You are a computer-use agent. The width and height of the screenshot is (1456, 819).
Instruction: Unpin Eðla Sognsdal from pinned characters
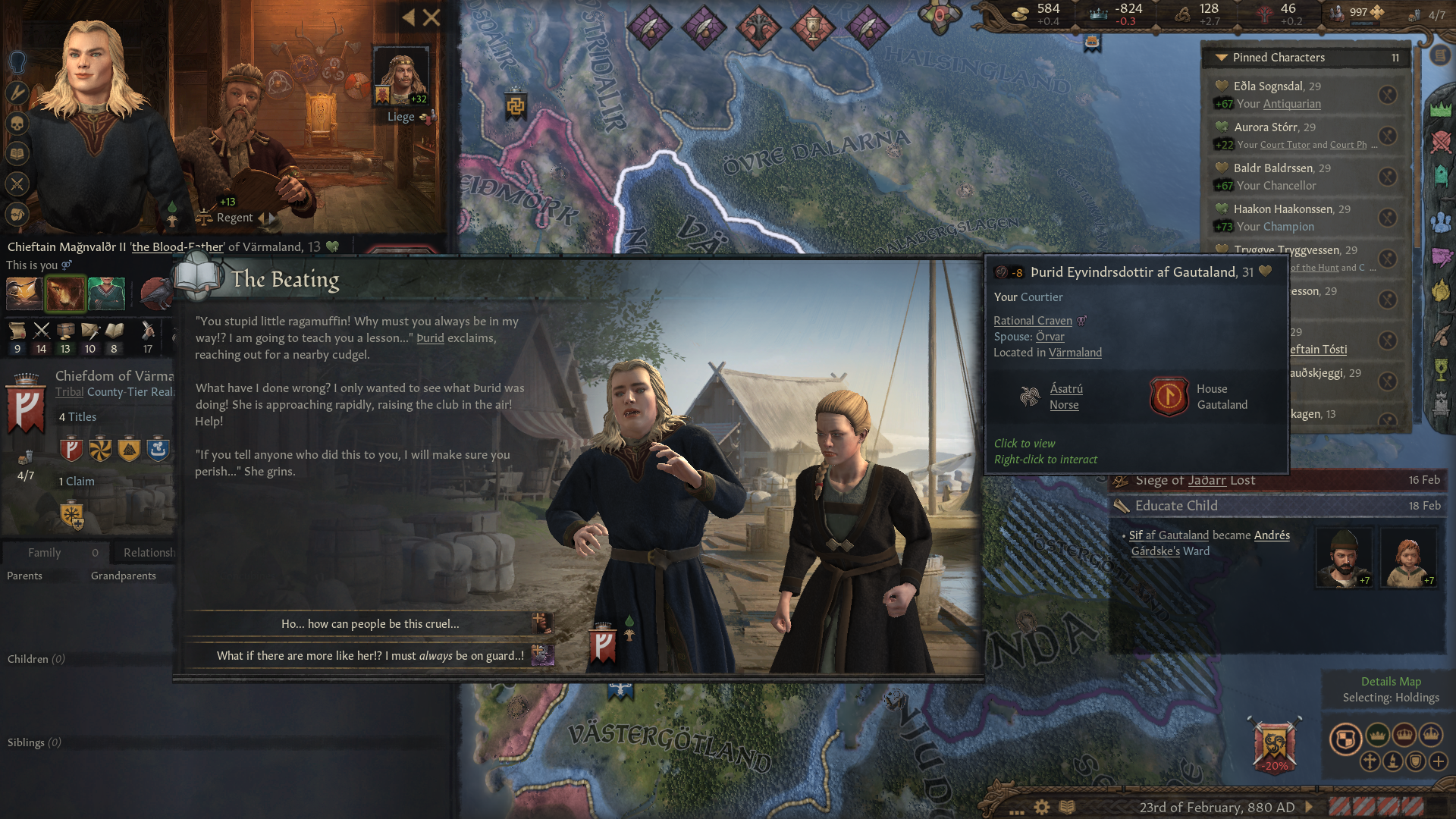click(x=1387, y=95)
